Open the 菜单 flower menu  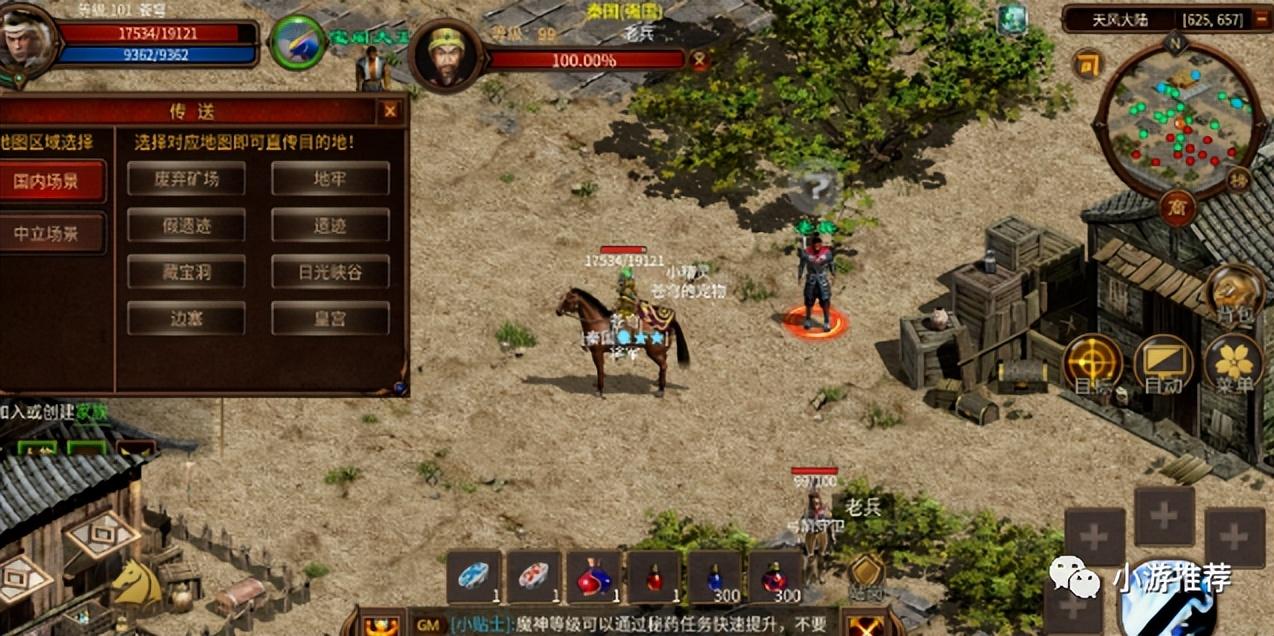tap(1233, 362)
